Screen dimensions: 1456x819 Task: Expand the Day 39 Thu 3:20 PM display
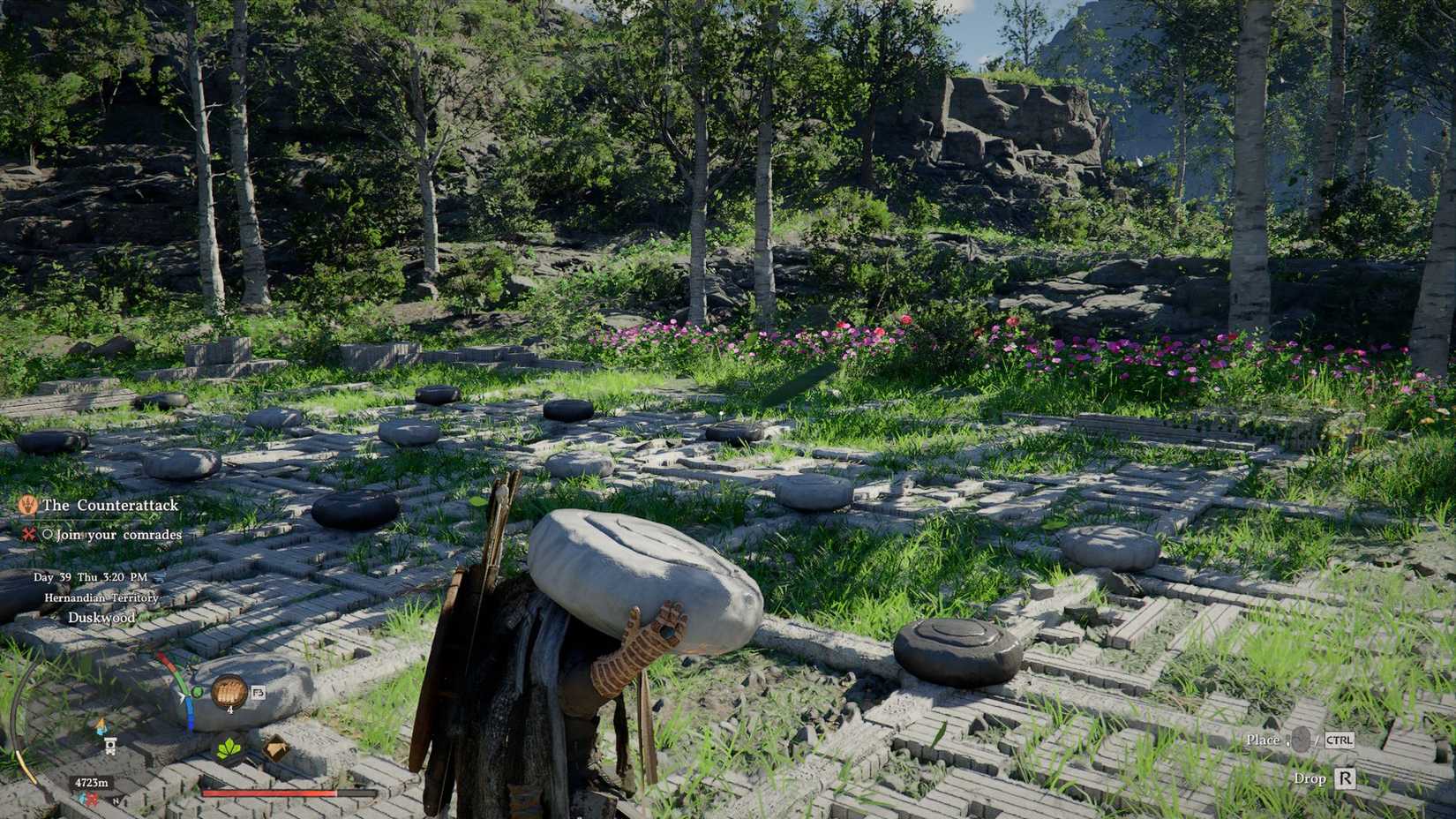pyautogui.click(x=91, y=577)
